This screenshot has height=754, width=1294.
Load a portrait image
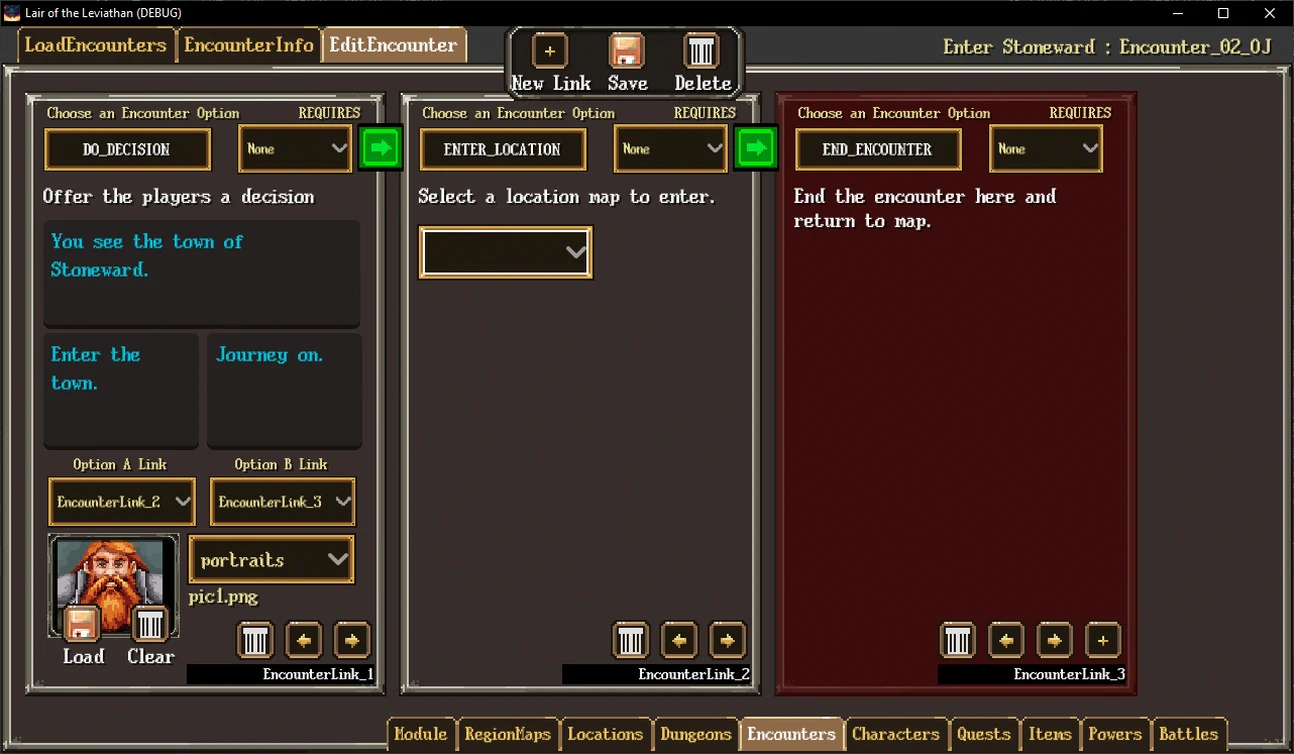pos(82,626)
